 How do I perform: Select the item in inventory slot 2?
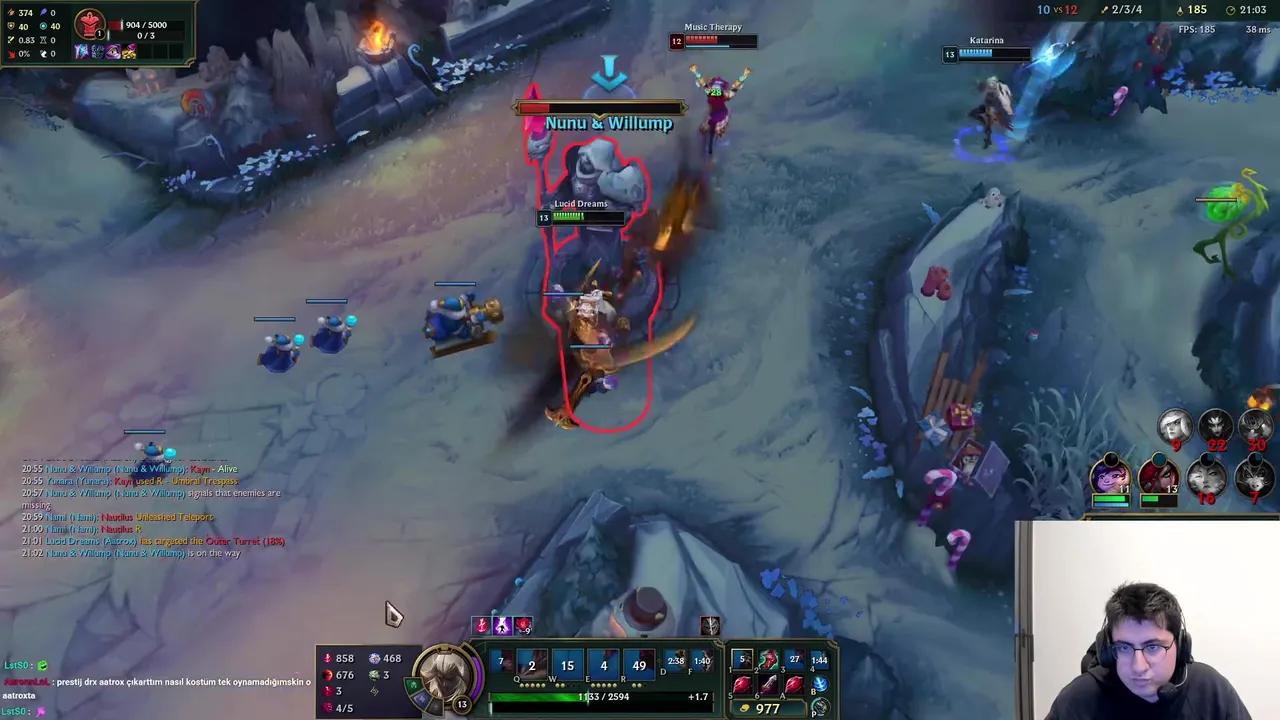tap(768, 659)
